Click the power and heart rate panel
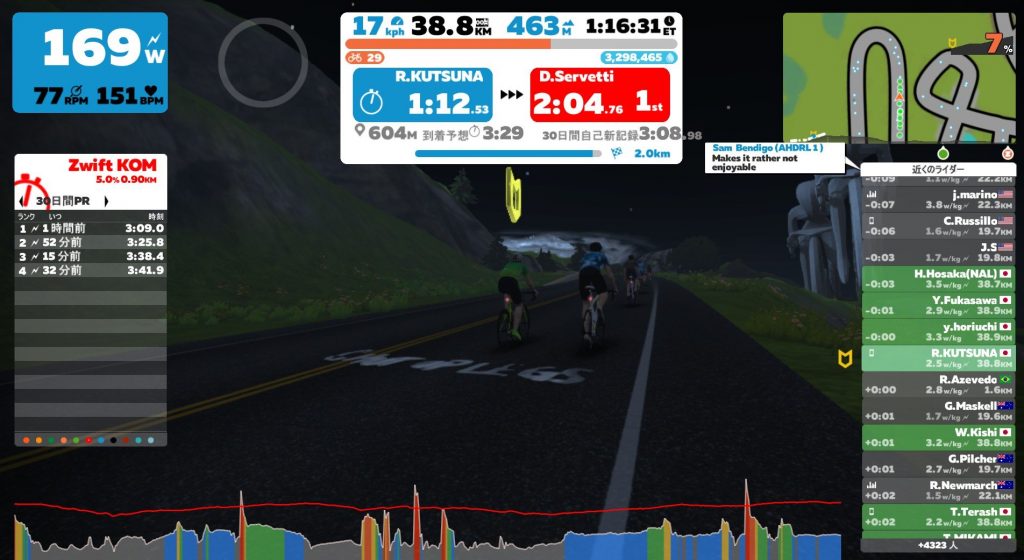Image resolution: width=1024 pixels, height=560 pixels. point(90,62)
